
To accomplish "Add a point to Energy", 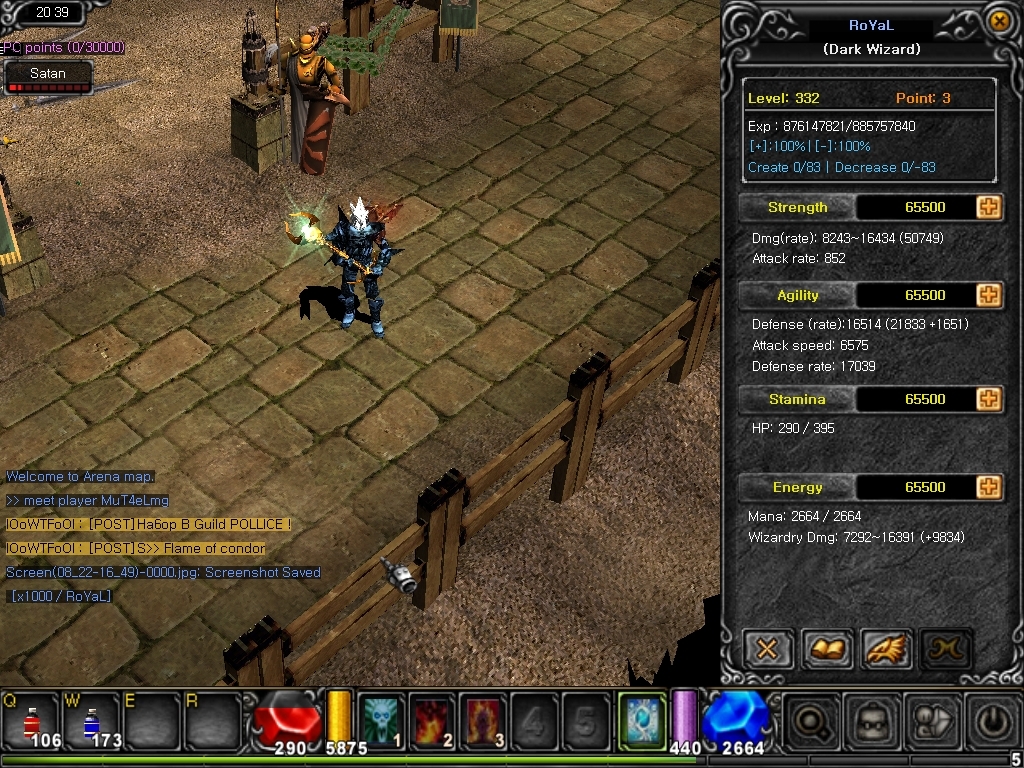I will coord(988,487).
